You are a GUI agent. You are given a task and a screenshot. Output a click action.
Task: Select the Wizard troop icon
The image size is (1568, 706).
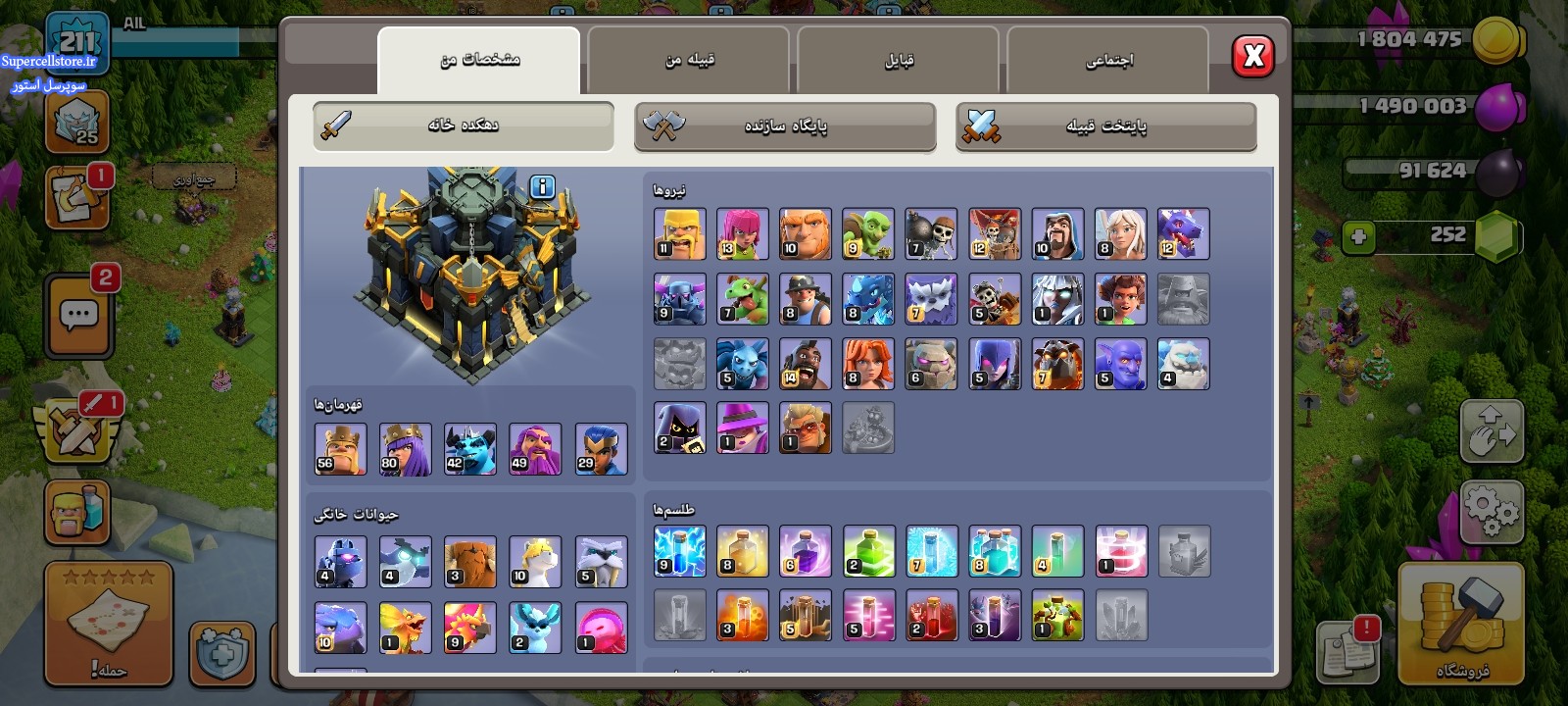(1057, 233)
